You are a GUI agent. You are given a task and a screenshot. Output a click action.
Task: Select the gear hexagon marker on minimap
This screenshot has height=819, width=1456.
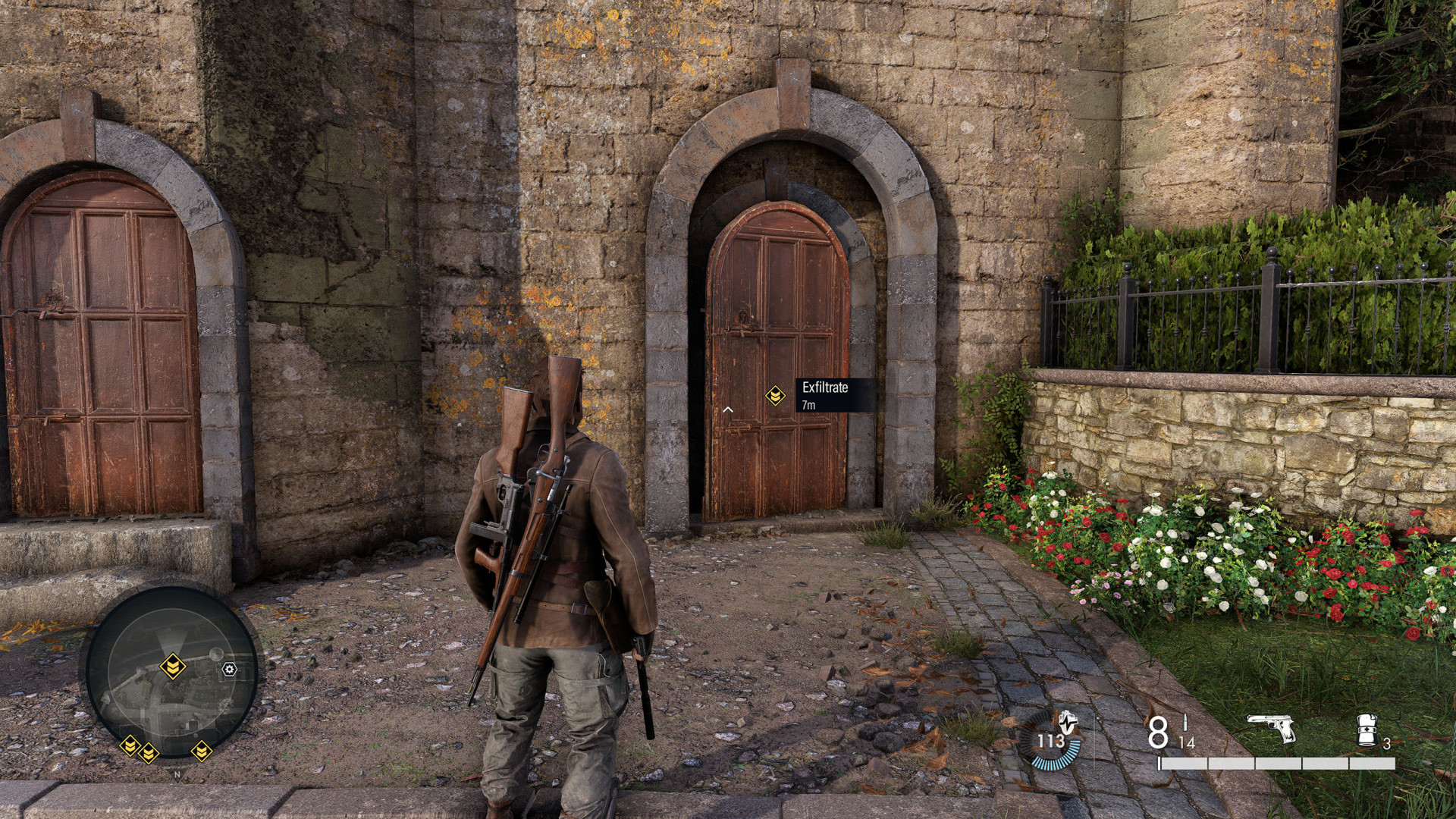point(229,669)
